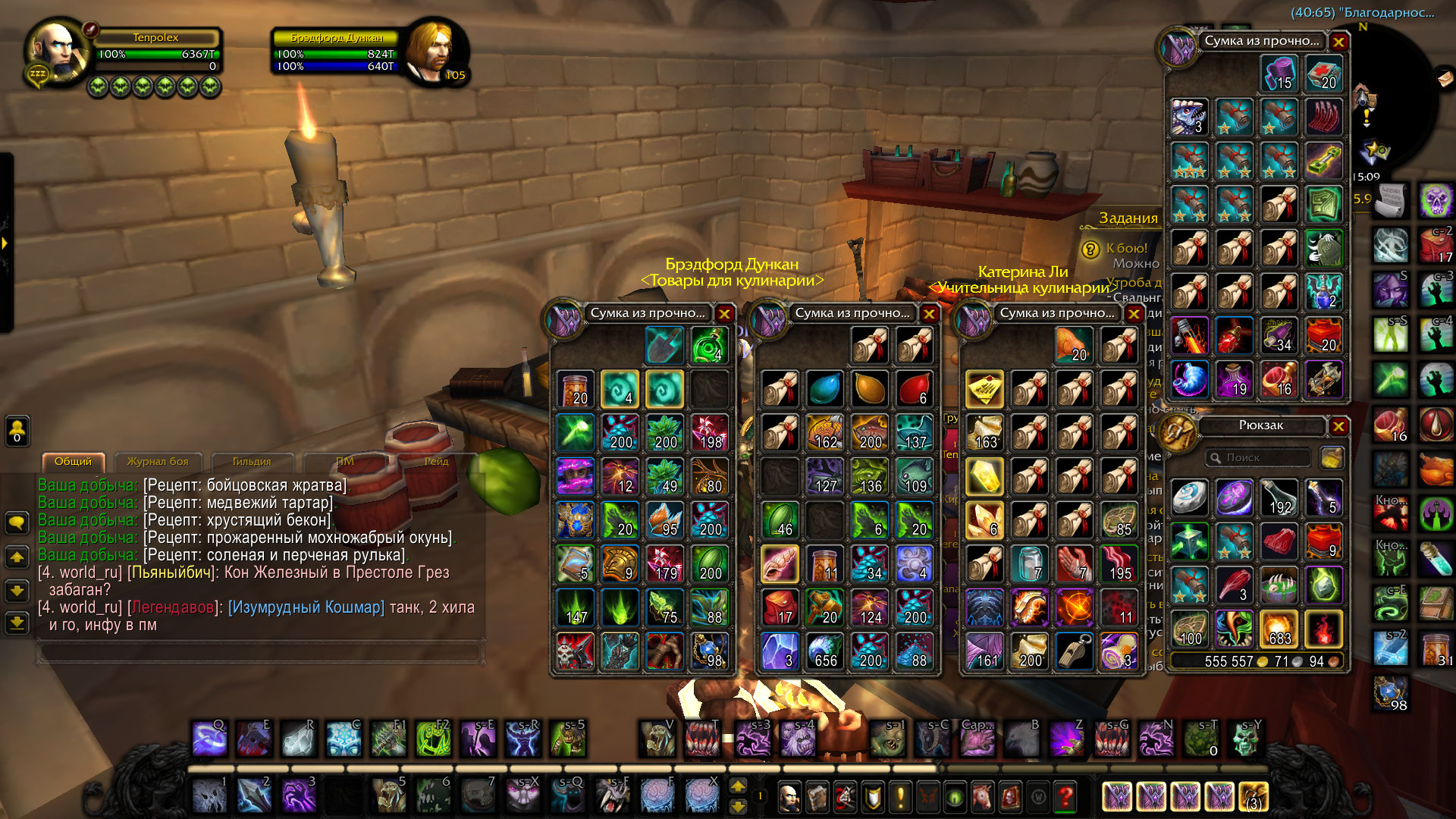This screenshot has width=1456, height=819.
Task: Switch to the Журнал боя chat tab
Action: pyautogui.click(x=157, y=461)
